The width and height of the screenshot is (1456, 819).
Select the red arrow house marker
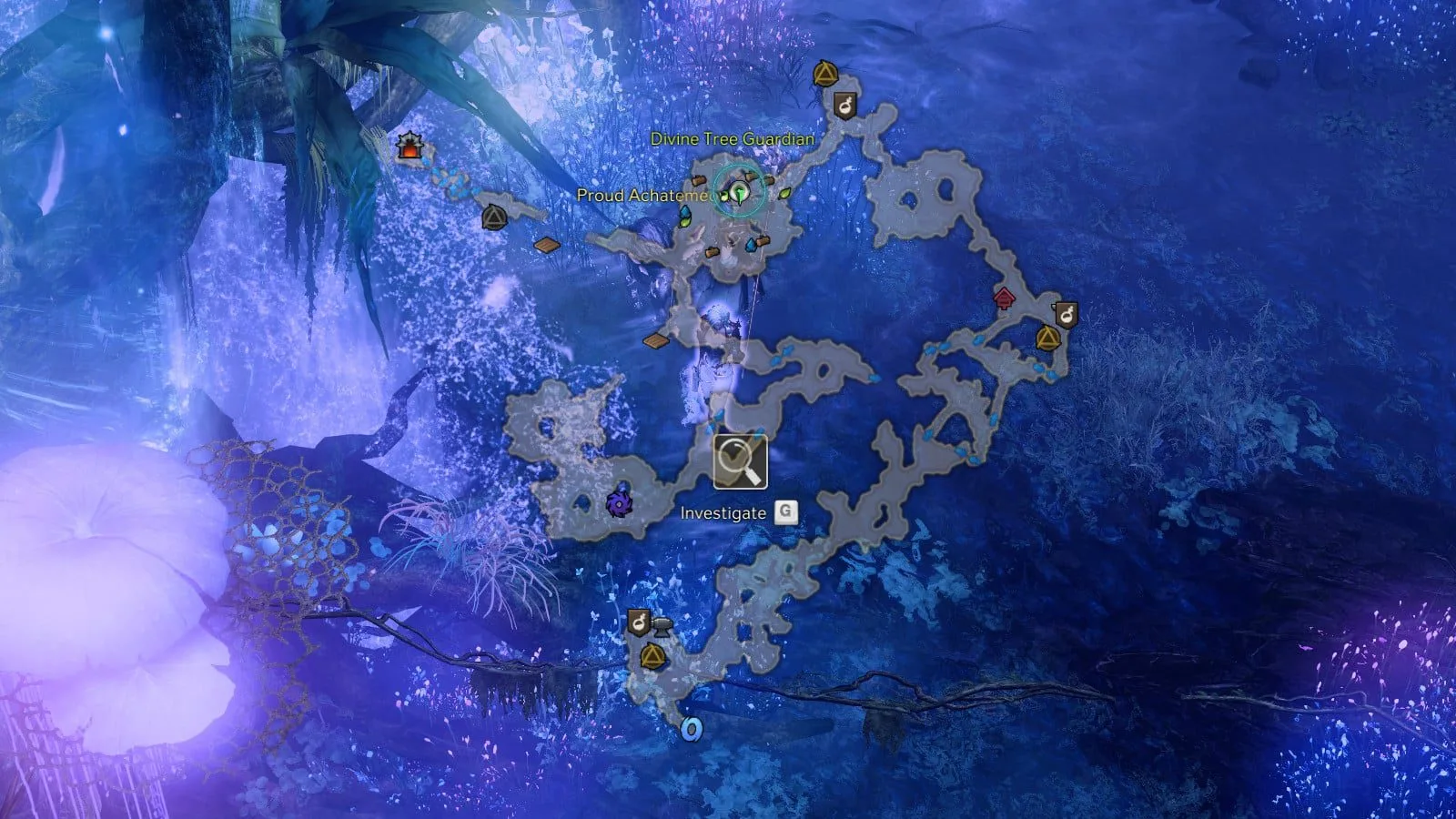pos(1004,298)
